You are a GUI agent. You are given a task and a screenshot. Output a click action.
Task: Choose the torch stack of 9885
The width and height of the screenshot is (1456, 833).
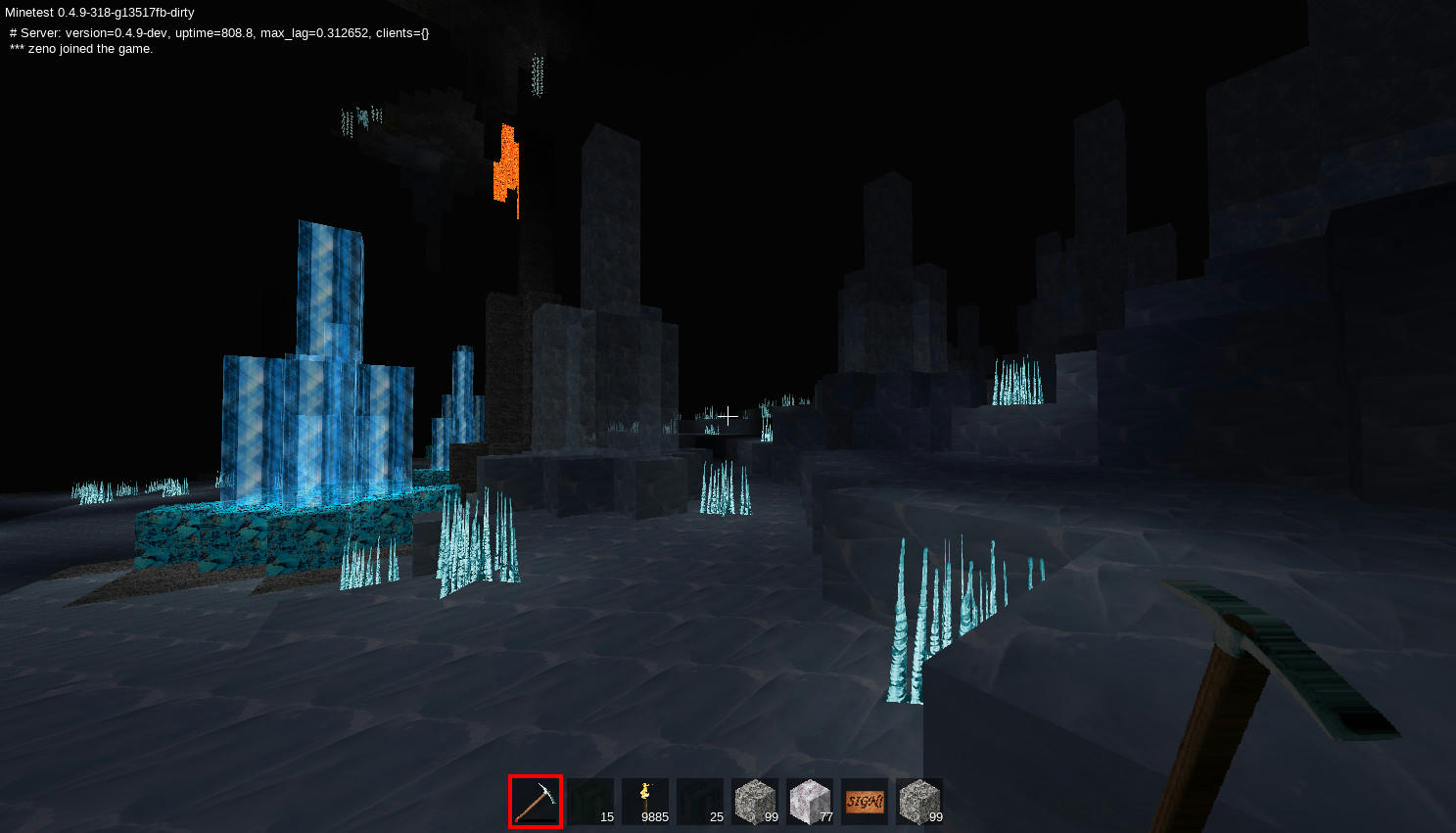click(645, 802)
